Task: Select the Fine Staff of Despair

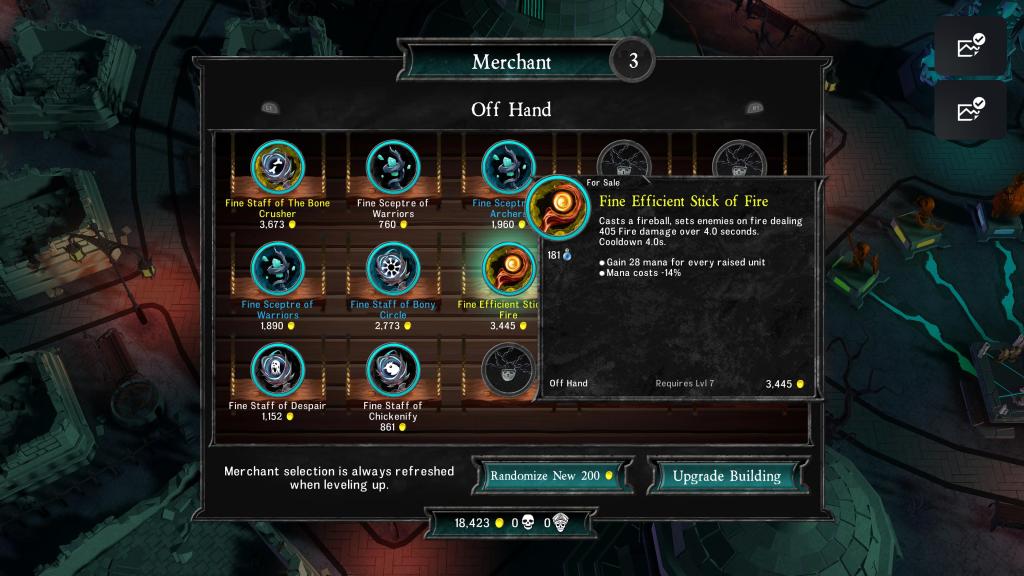Action: (x=277, y=371)
